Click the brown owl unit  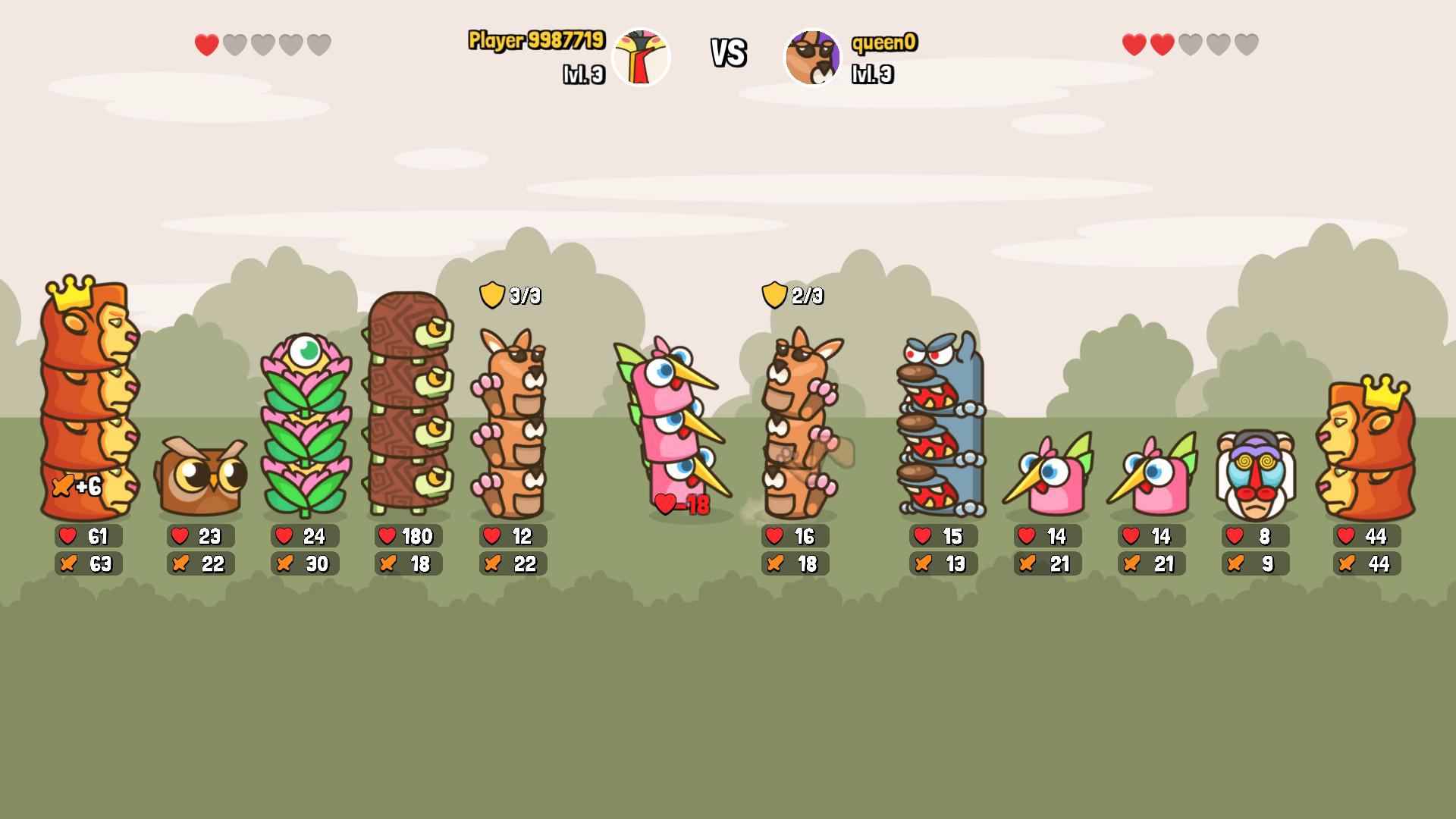click(x=201, y=474)
